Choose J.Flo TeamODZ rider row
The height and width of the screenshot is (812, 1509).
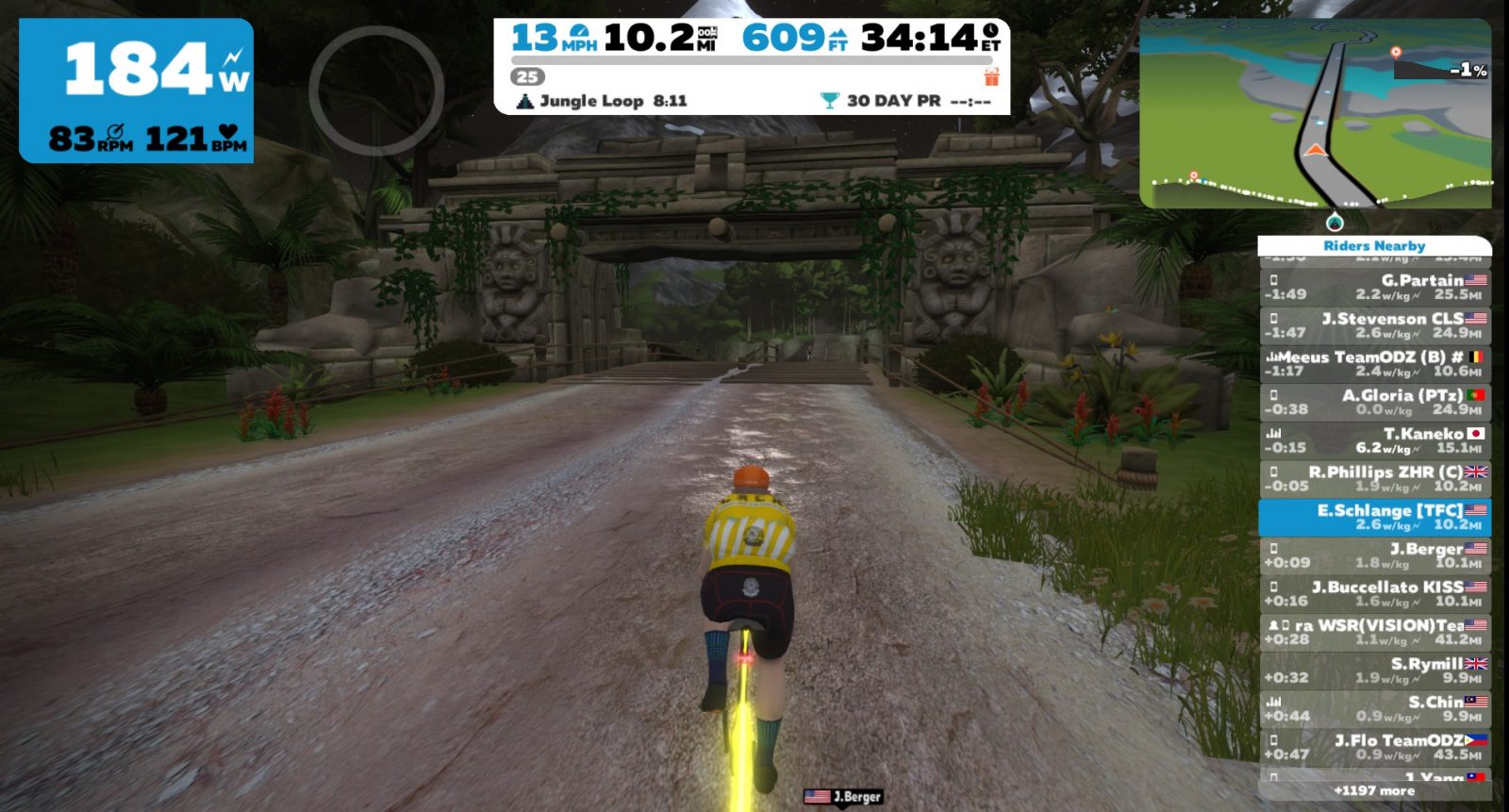[1374, 747]
